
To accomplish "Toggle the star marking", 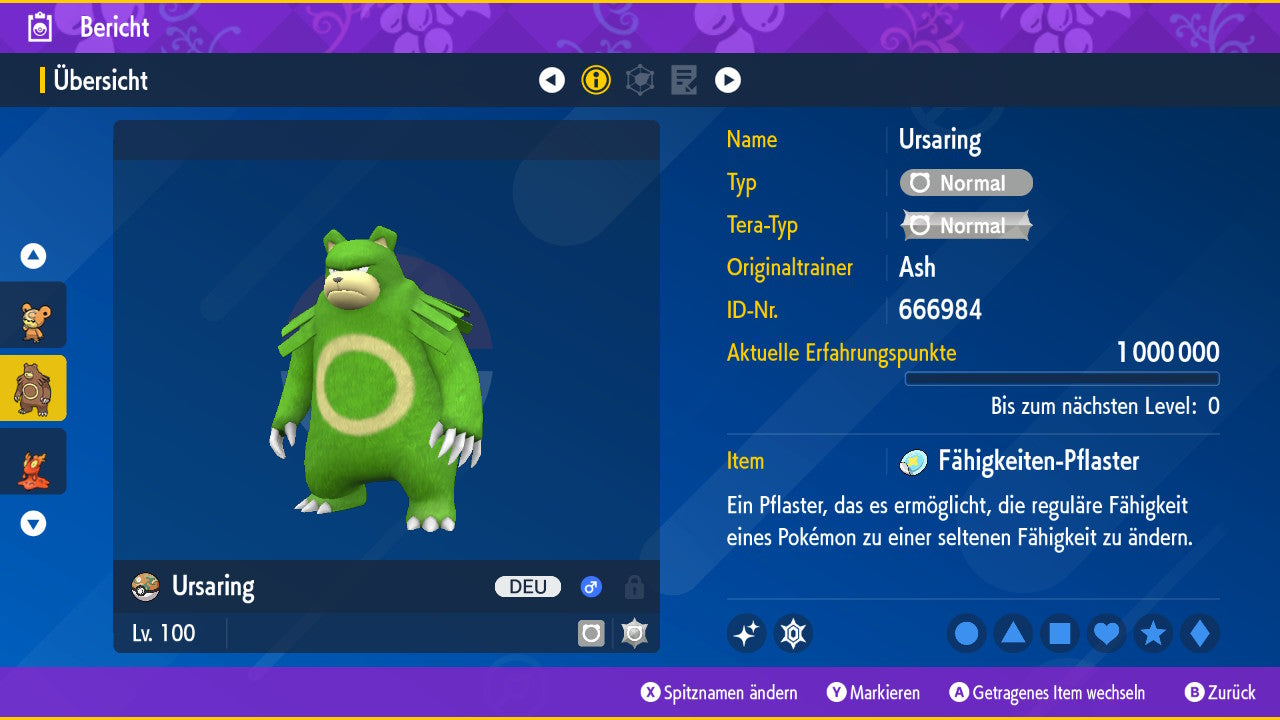I will (x=1153, y=633).
